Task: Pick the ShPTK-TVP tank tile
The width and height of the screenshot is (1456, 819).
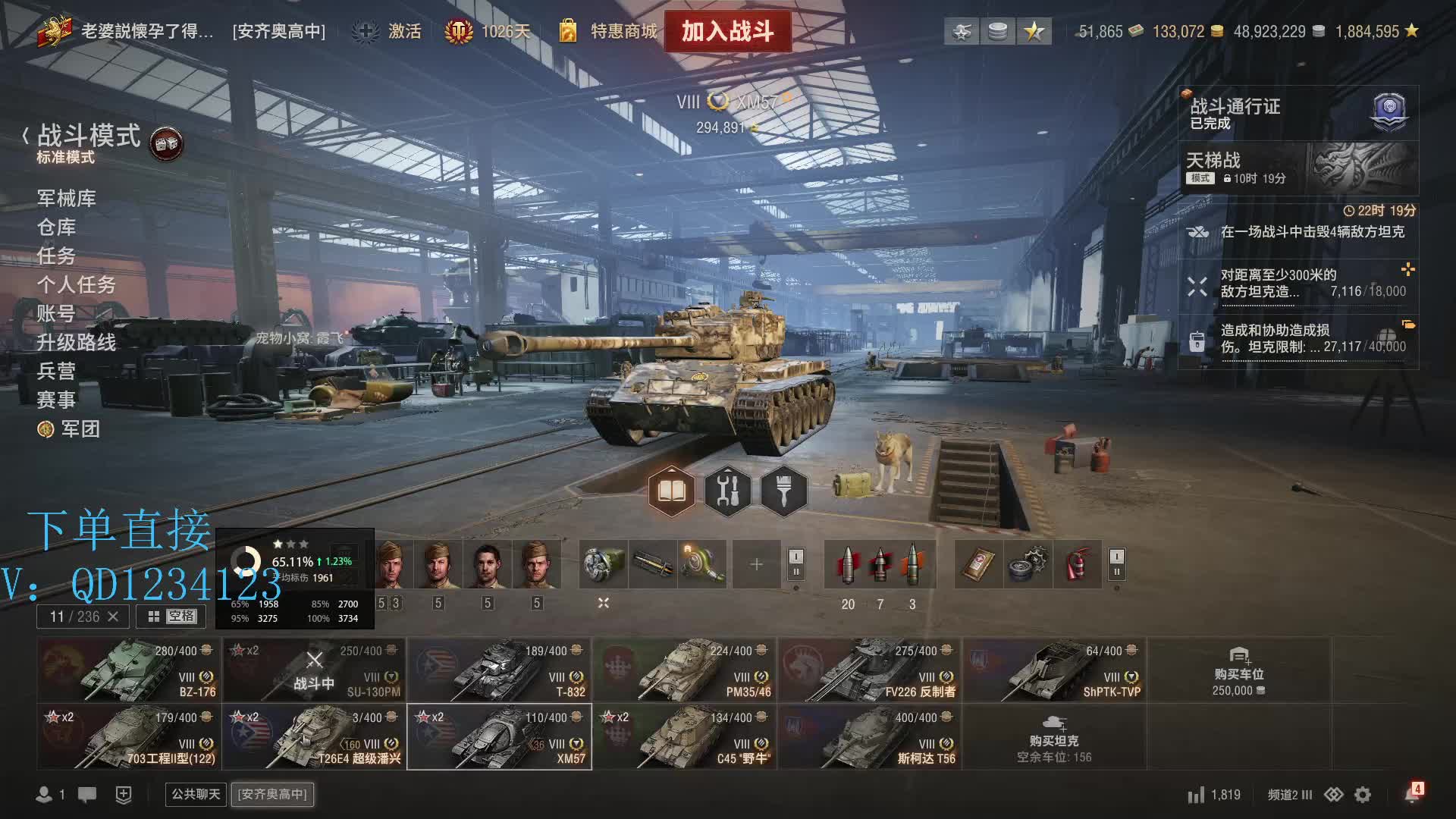Action: (x=1054, y=670)
